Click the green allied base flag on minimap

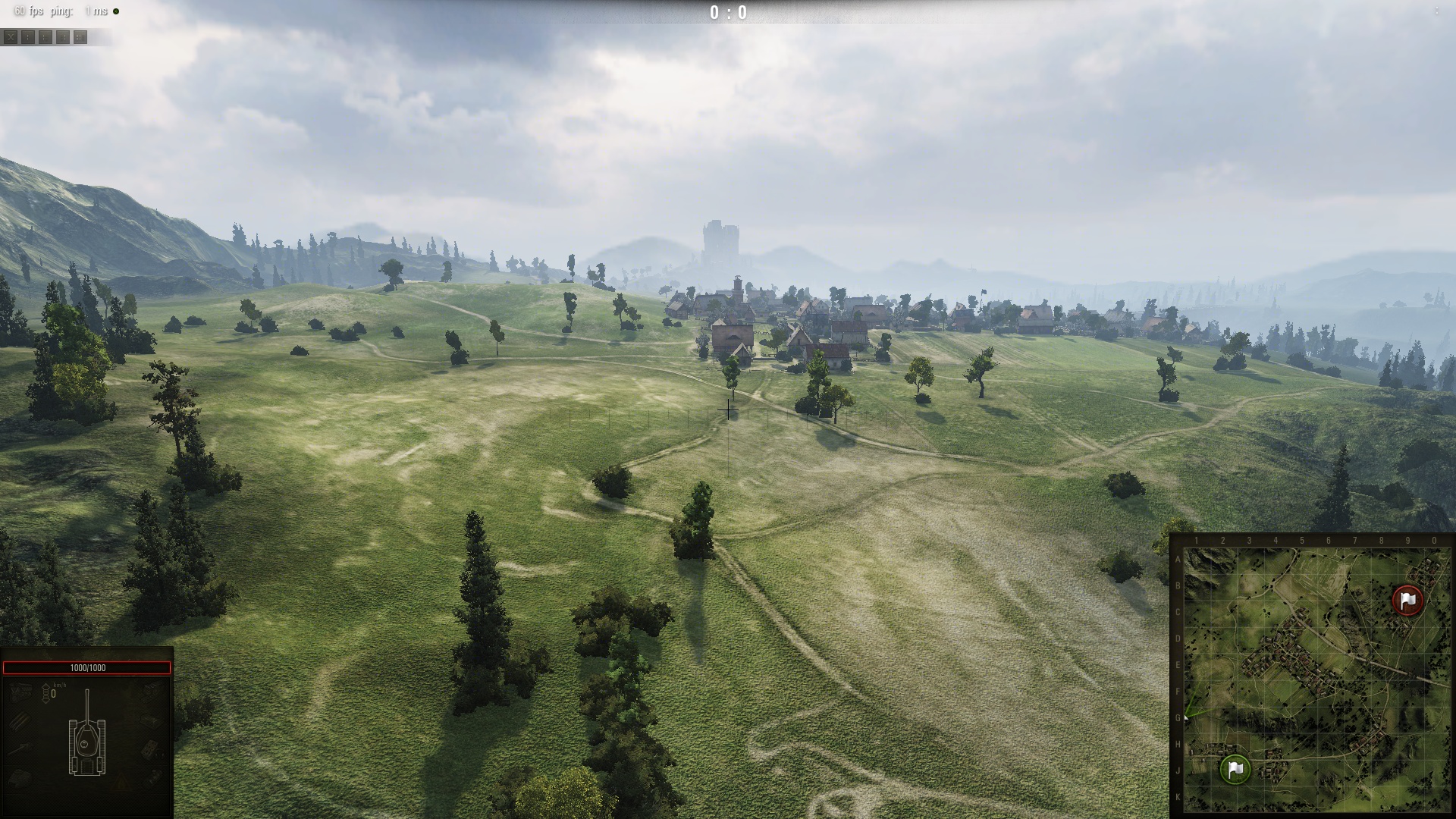click(1235, 769)
